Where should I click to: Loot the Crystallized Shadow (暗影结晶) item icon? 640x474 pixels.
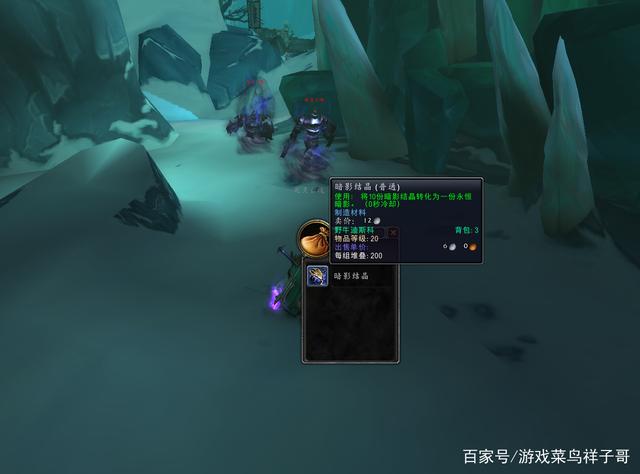coord(317,276)
